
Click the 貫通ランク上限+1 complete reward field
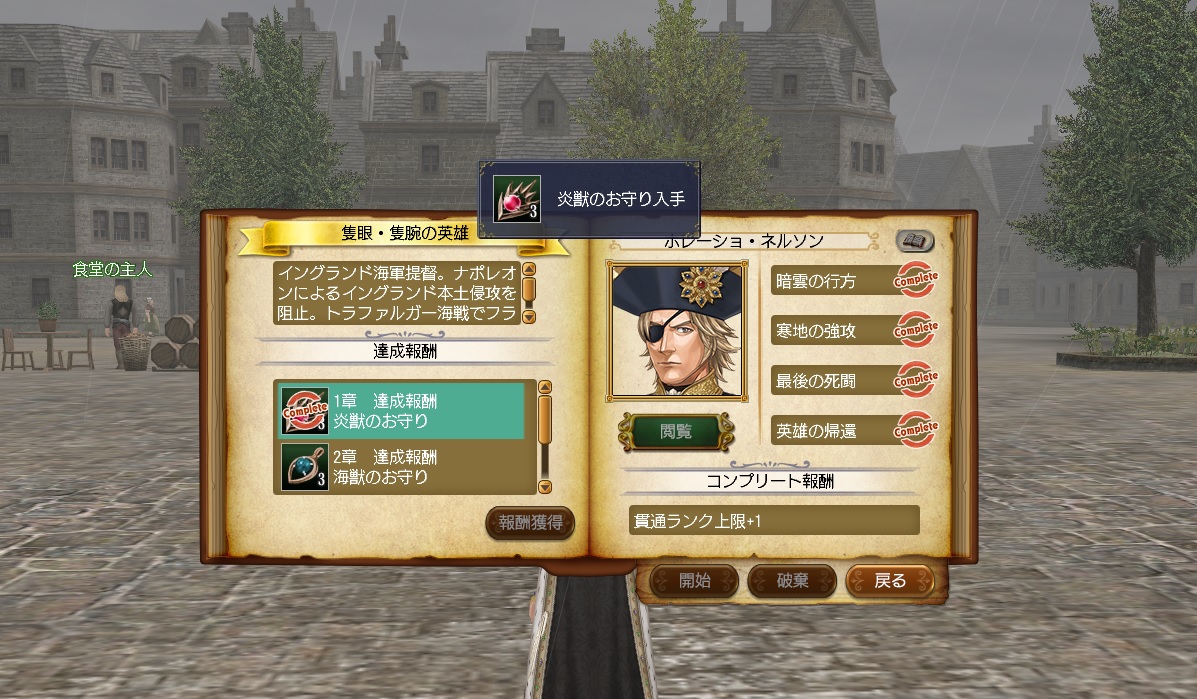pos(773,520)
